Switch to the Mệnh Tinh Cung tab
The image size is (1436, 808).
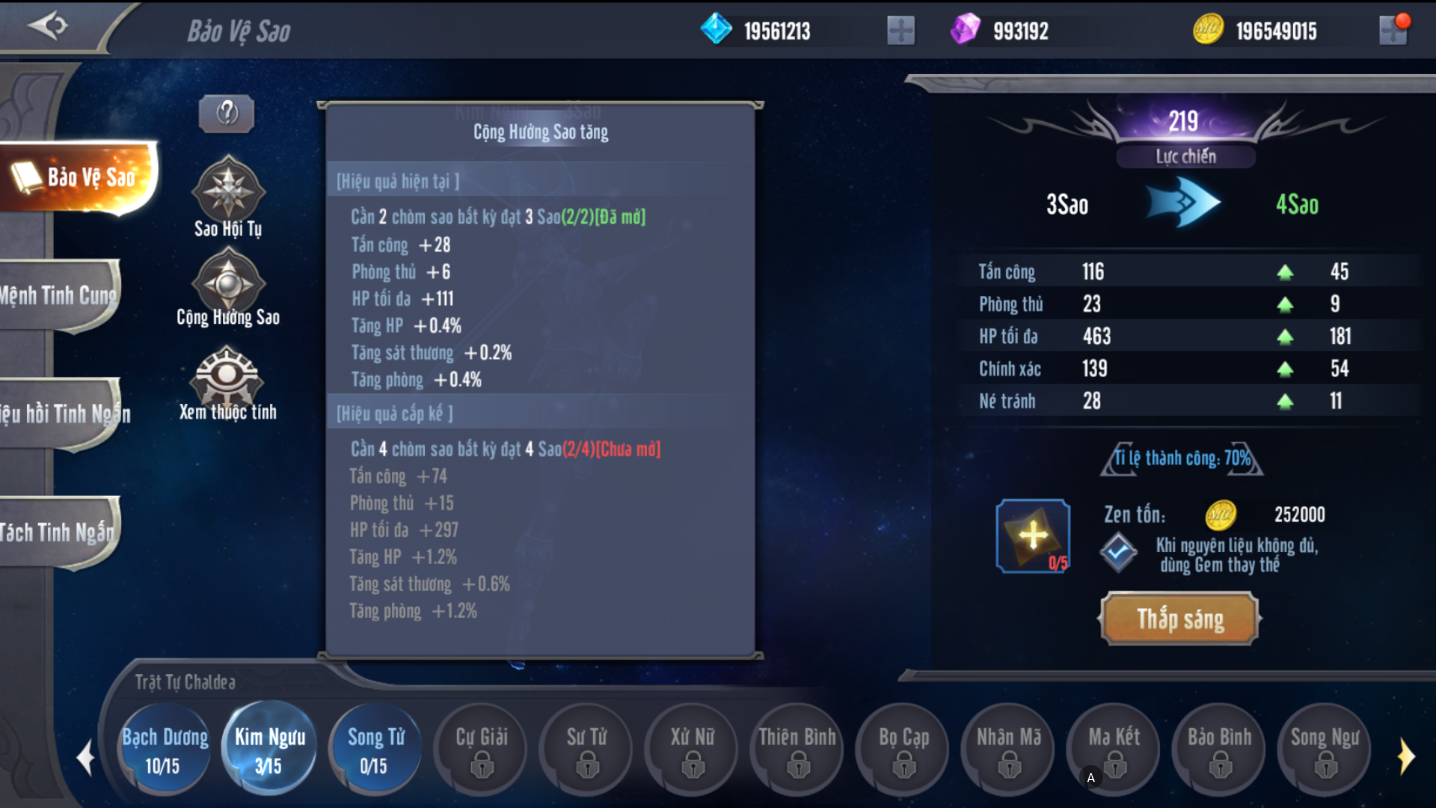tap(60, 295)
